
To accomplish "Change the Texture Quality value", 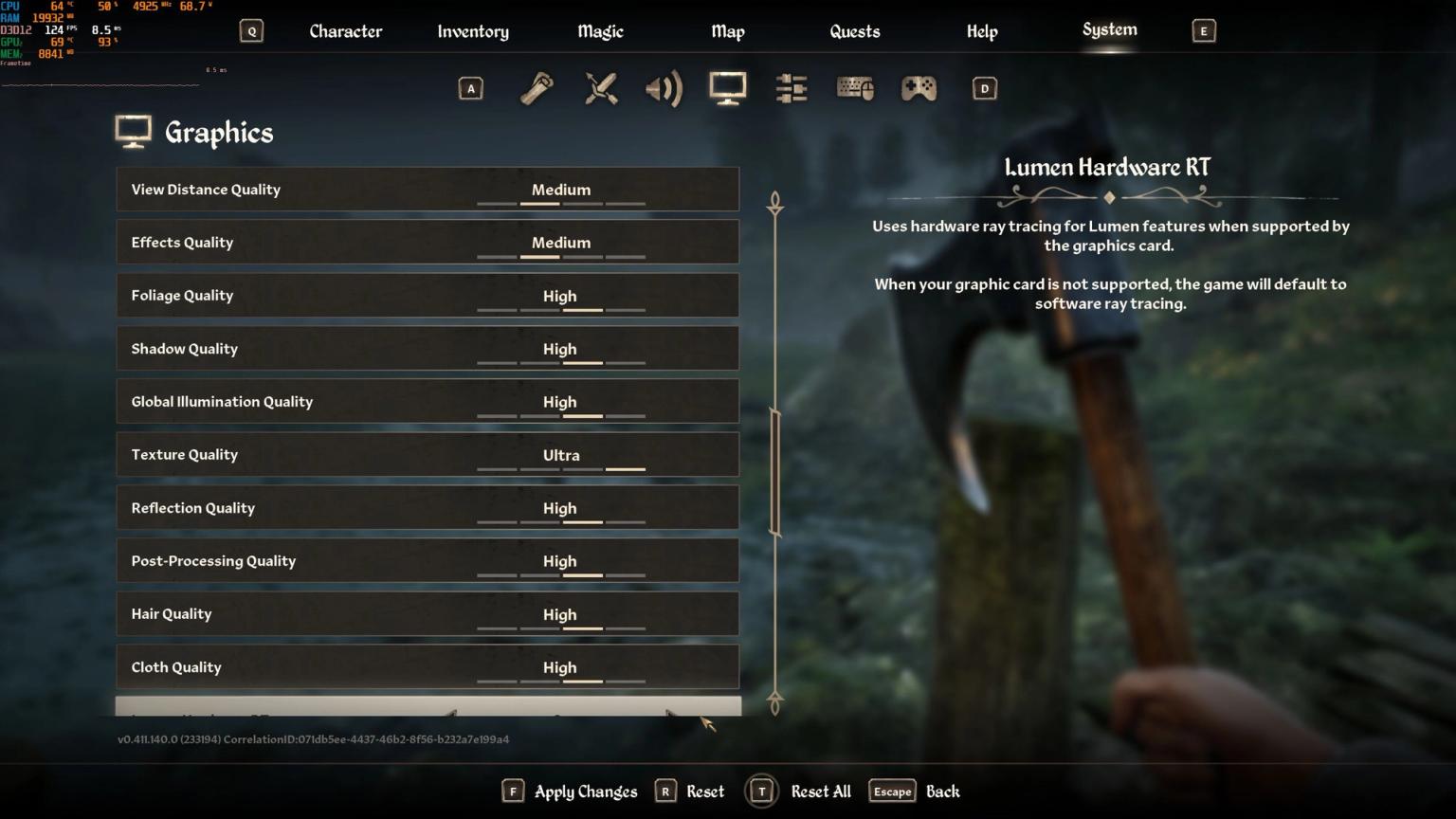I will coord(560,455).
